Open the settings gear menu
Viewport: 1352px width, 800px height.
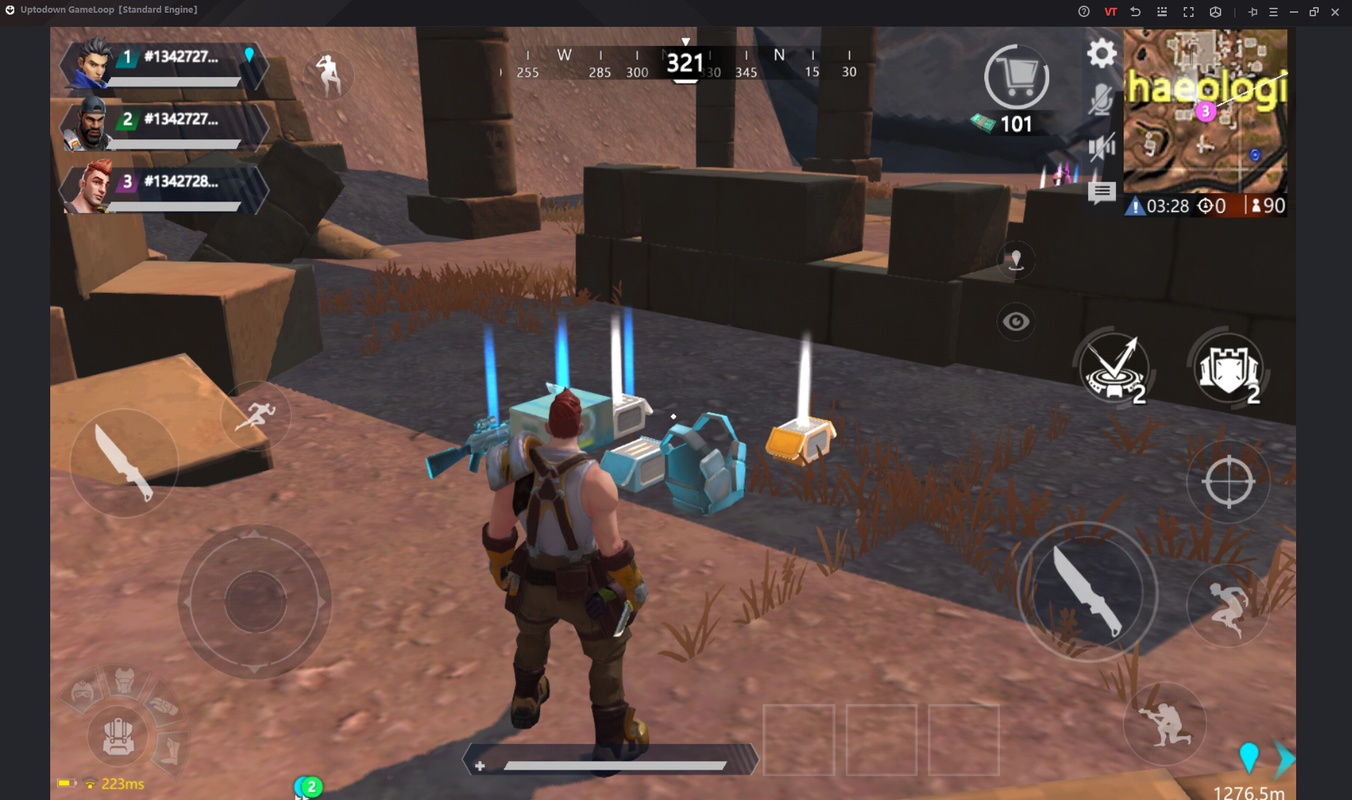(x=1101, y=53)
